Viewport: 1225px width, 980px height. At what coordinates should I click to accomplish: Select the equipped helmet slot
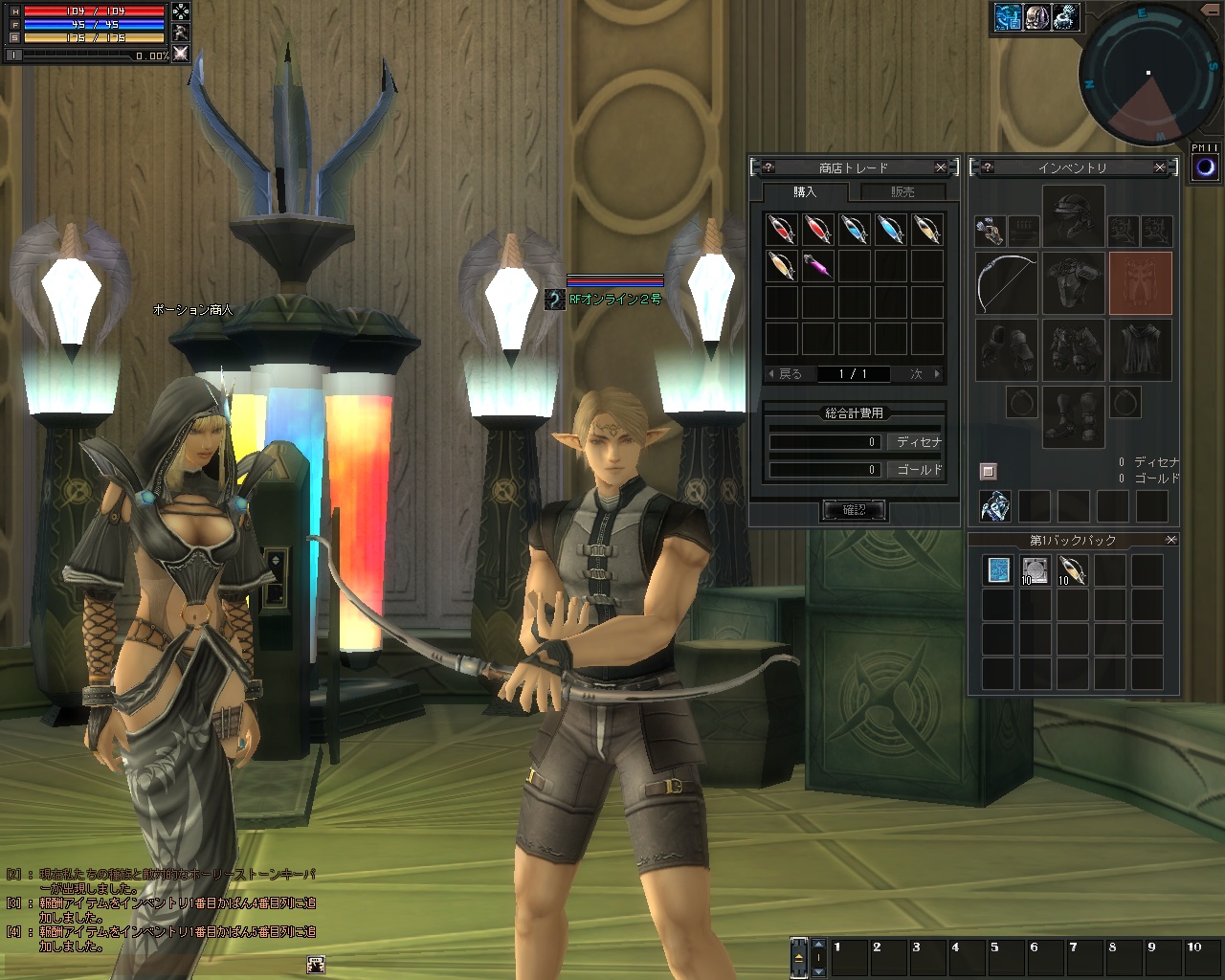click(x=1073, y=216)
